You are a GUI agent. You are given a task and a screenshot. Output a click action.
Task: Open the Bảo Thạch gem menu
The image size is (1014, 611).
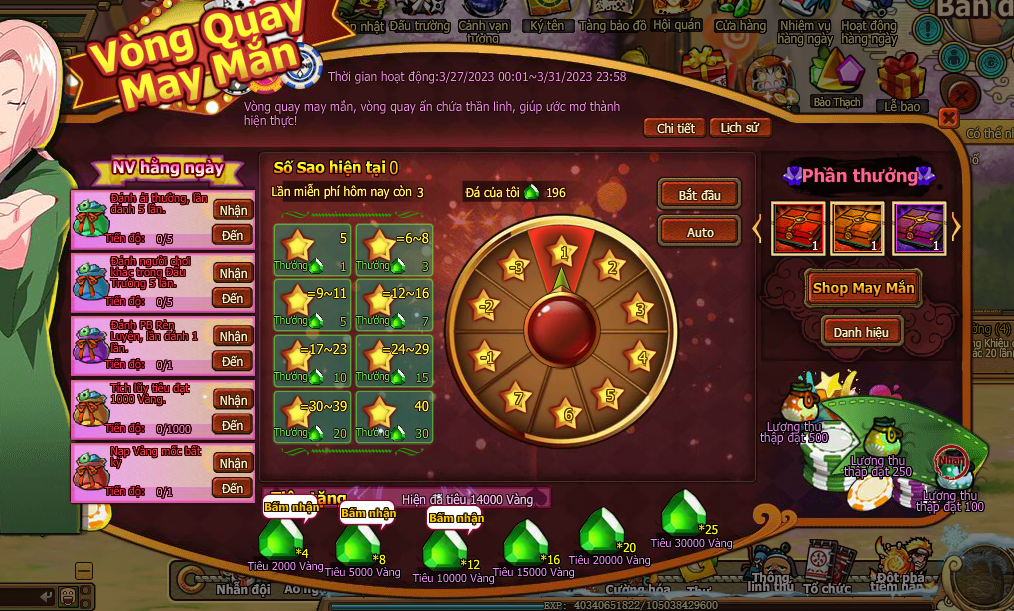coord(836,78)
